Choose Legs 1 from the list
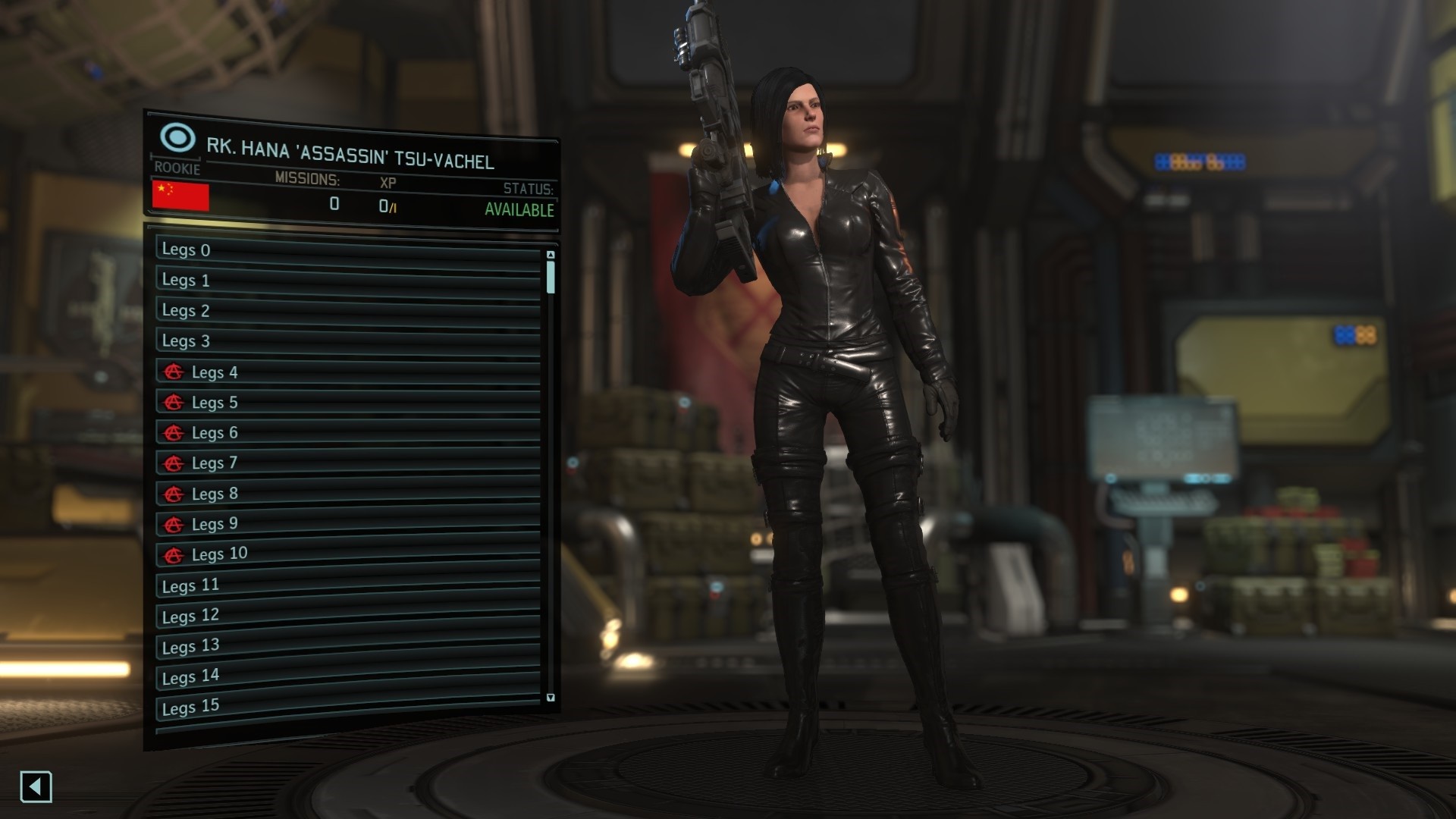This screenshot has width=1456, height=819. [347, 281]
